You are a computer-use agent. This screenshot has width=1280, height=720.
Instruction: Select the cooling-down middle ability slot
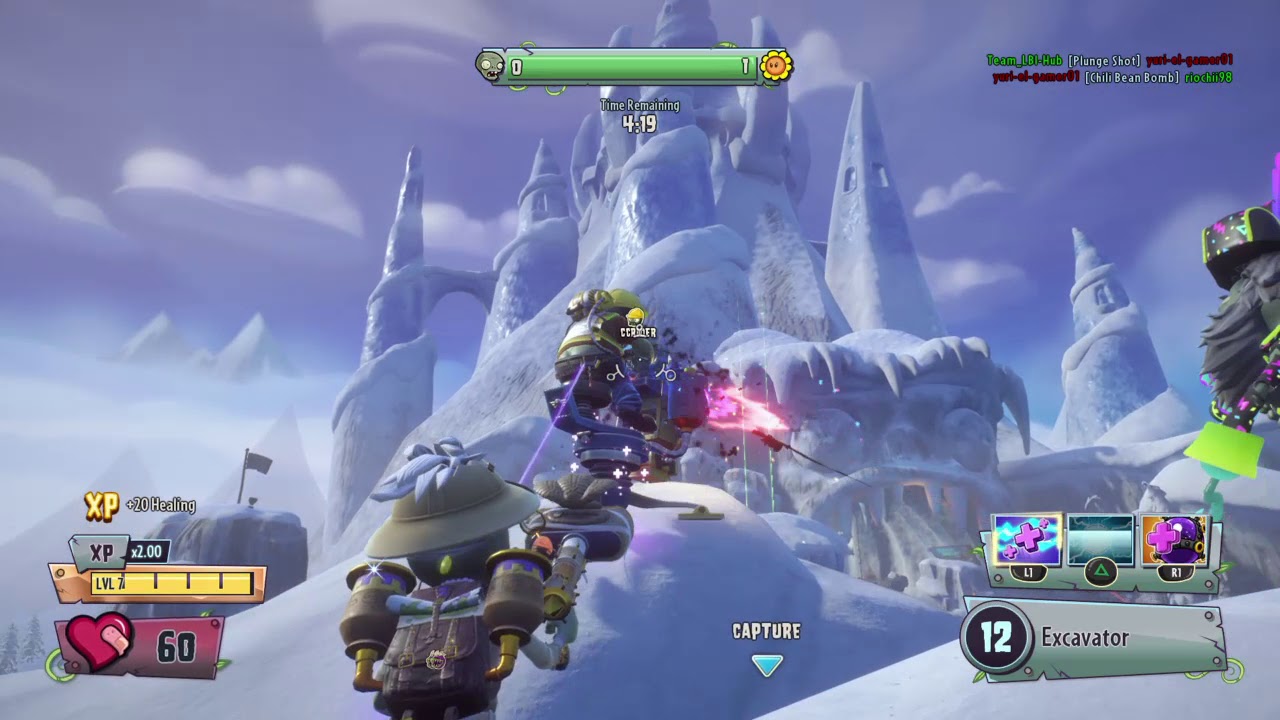tap(1100, 541)
